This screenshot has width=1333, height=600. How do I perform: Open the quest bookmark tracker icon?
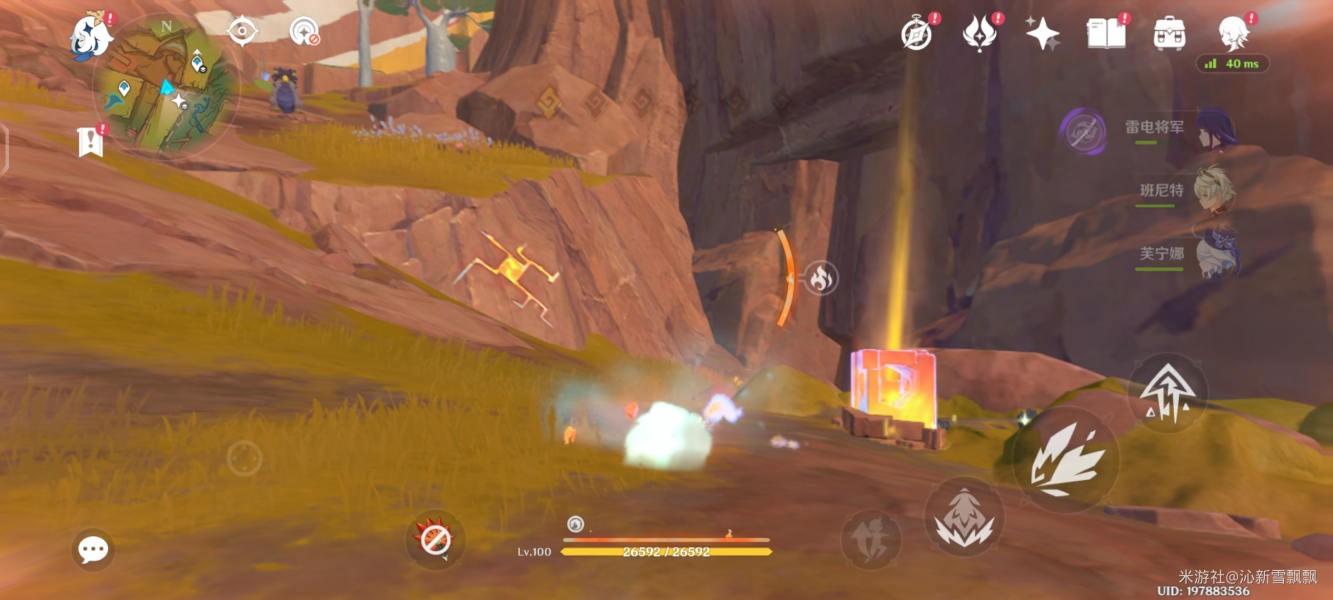click(90, 142)
